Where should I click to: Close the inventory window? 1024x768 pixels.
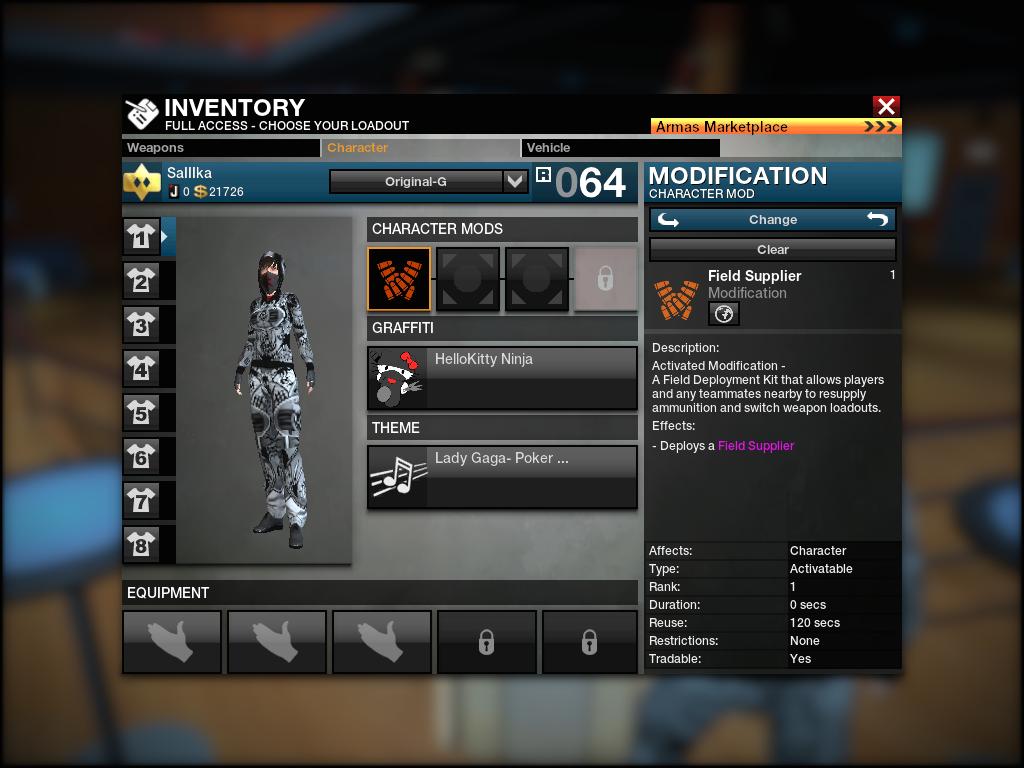point(886,106)
